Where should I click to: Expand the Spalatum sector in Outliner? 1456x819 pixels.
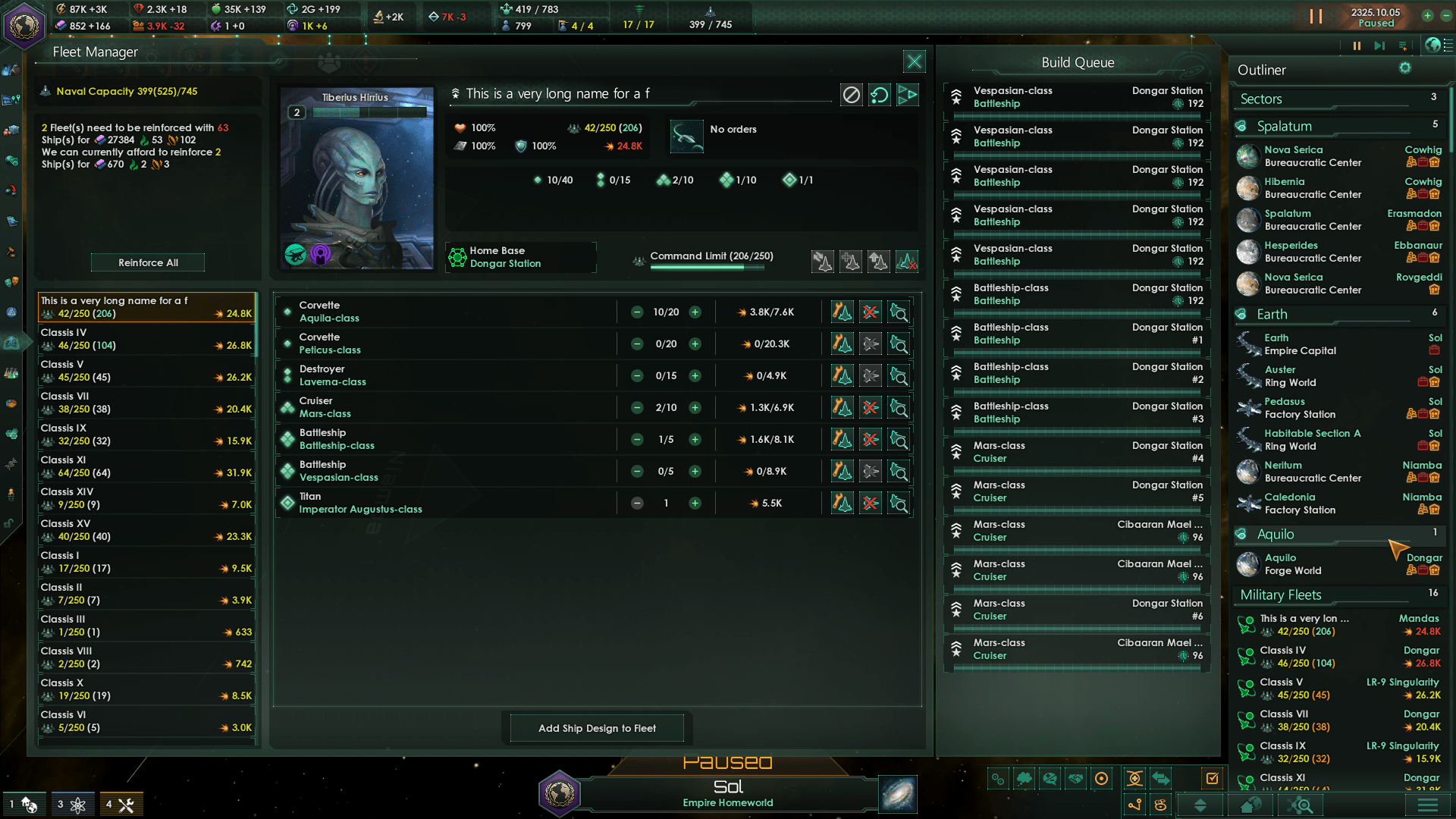coord(1284,127)
